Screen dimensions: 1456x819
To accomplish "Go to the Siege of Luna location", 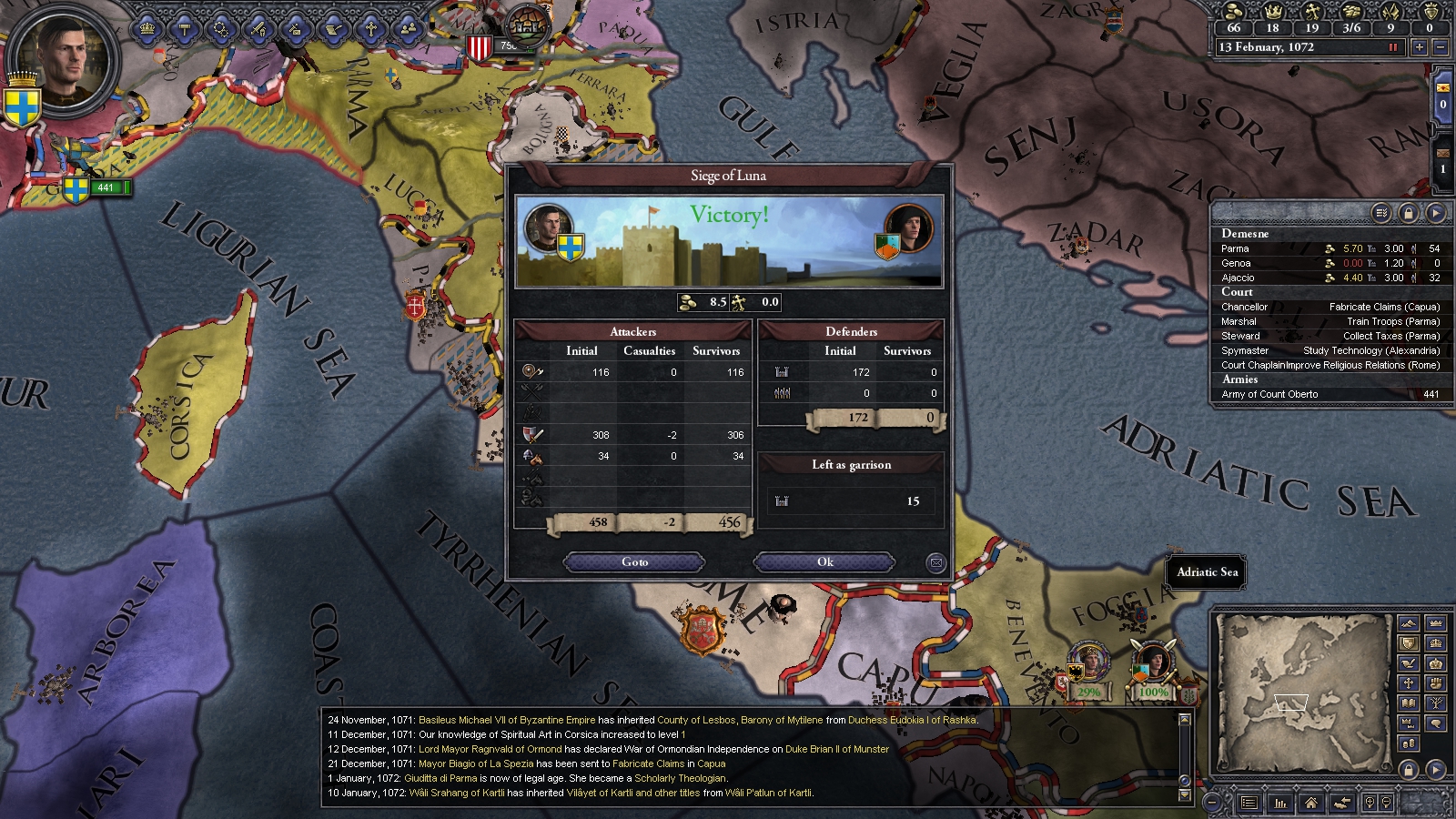I will 634,562.
